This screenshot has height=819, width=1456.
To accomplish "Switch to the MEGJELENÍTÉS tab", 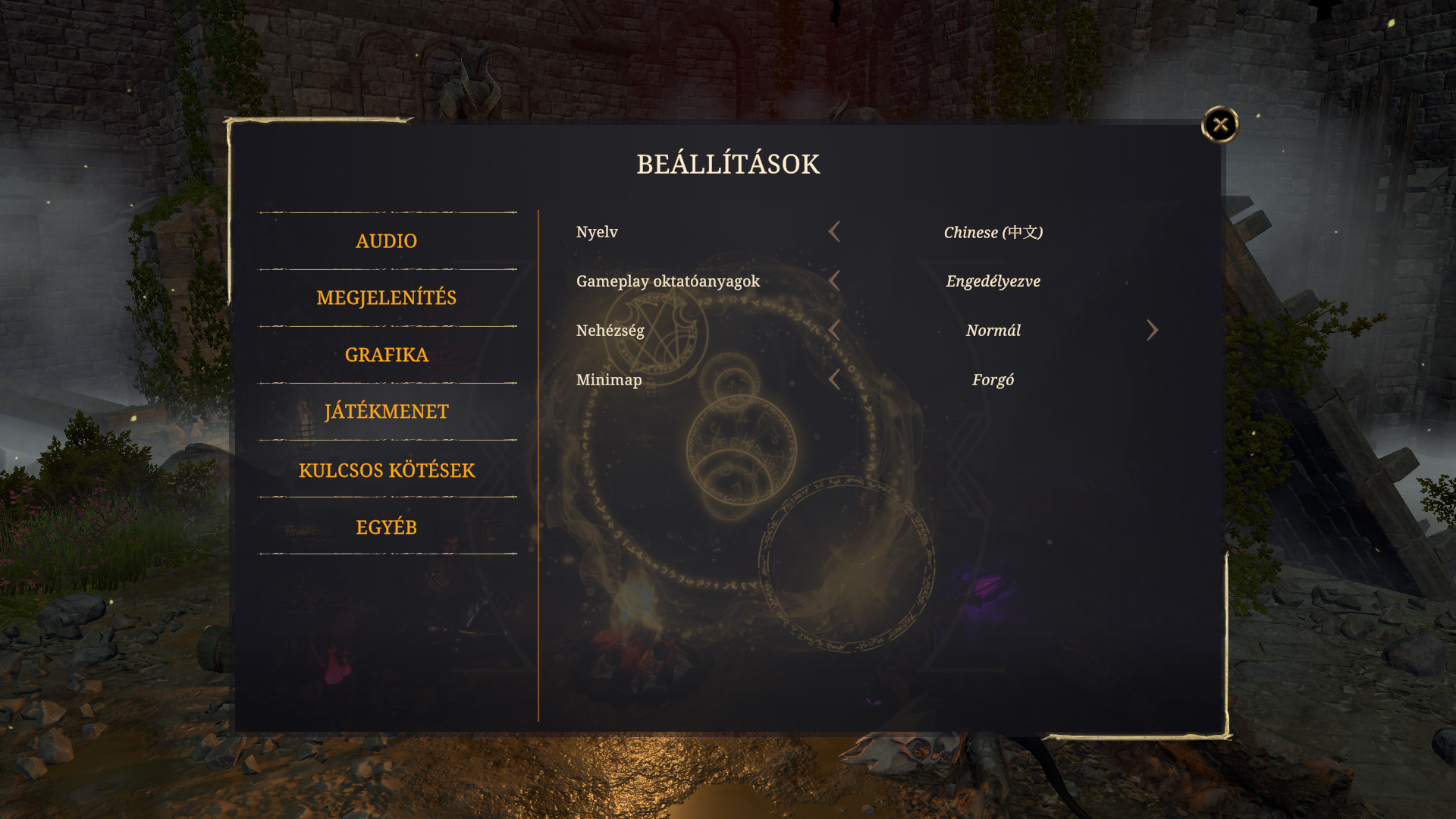I will point(387,298).
